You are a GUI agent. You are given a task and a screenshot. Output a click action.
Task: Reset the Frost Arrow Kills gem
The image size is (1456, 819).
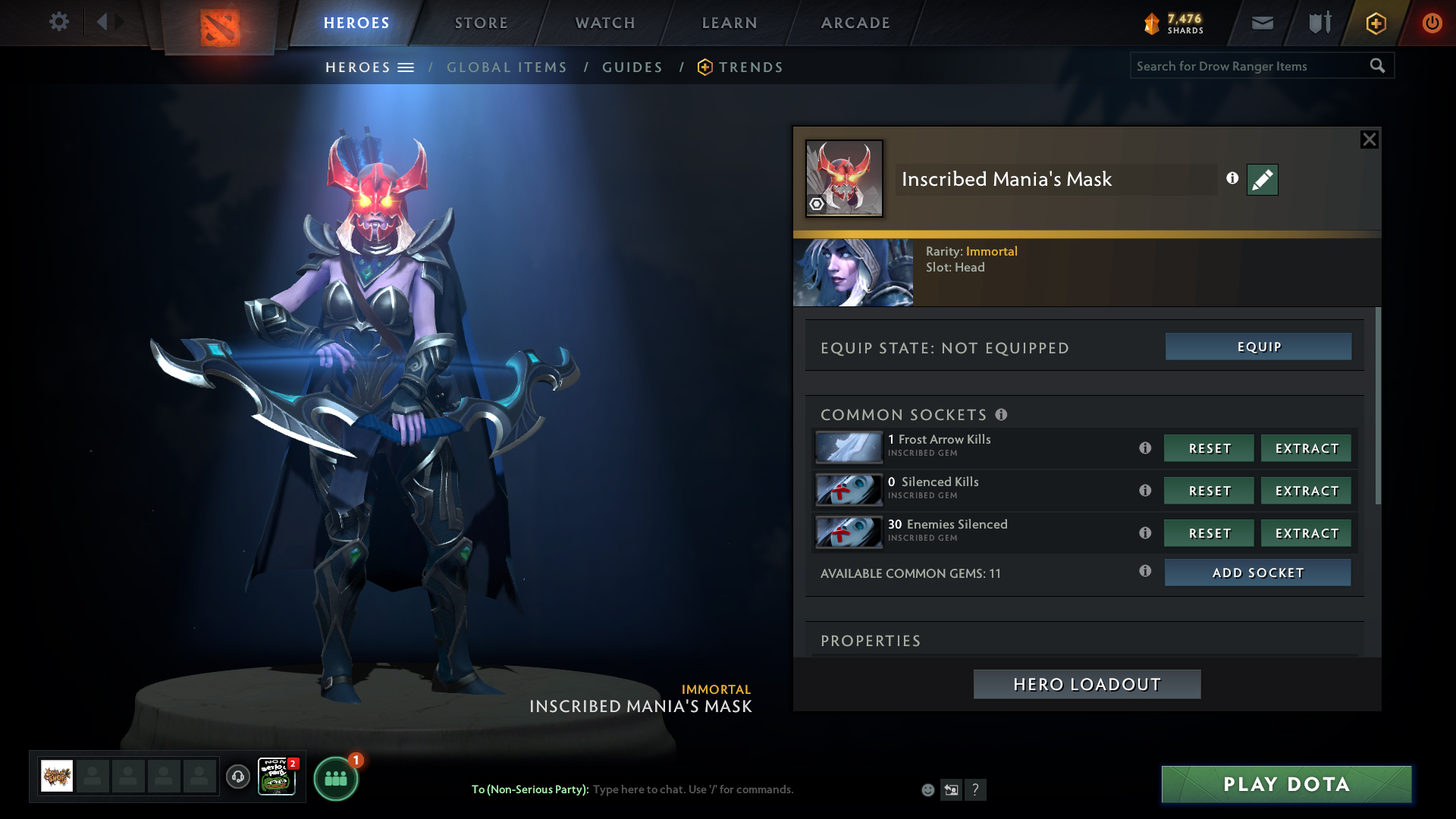(1209, 448)
